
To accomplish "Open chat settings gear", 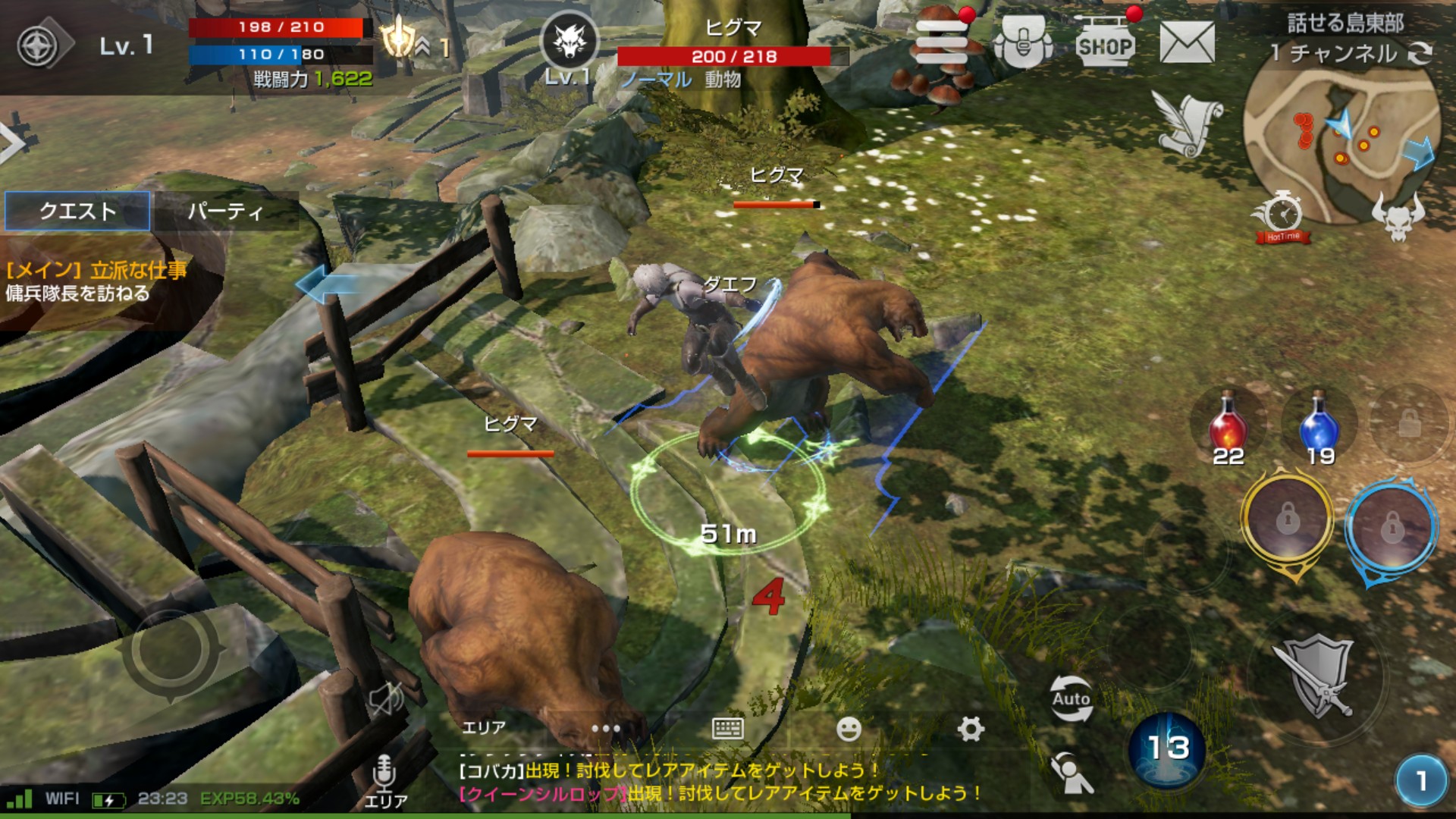I will [x=970, y=729].
